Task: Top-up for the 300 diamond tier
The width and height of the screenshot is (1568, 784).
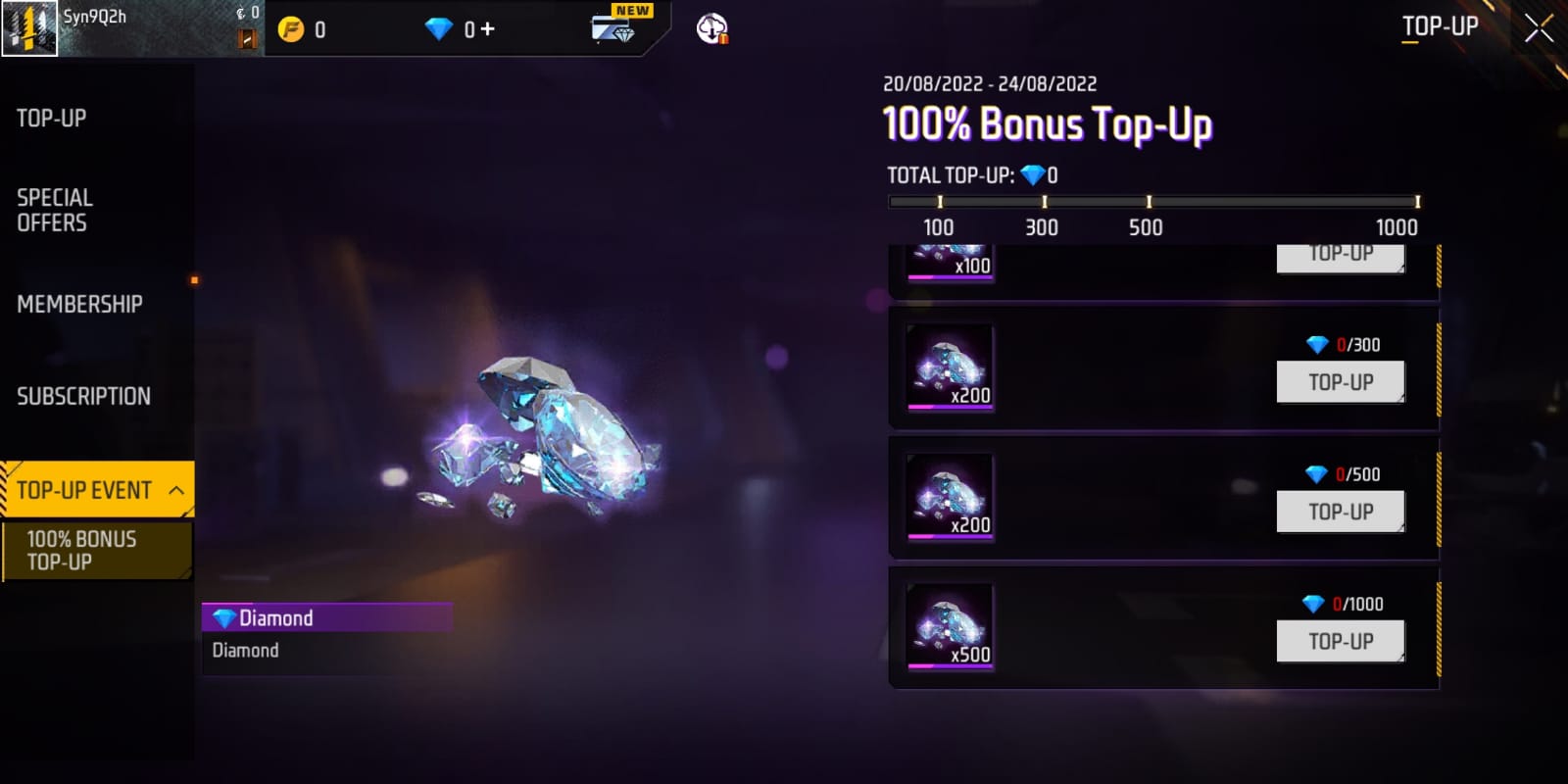Action: point(1340,382)
